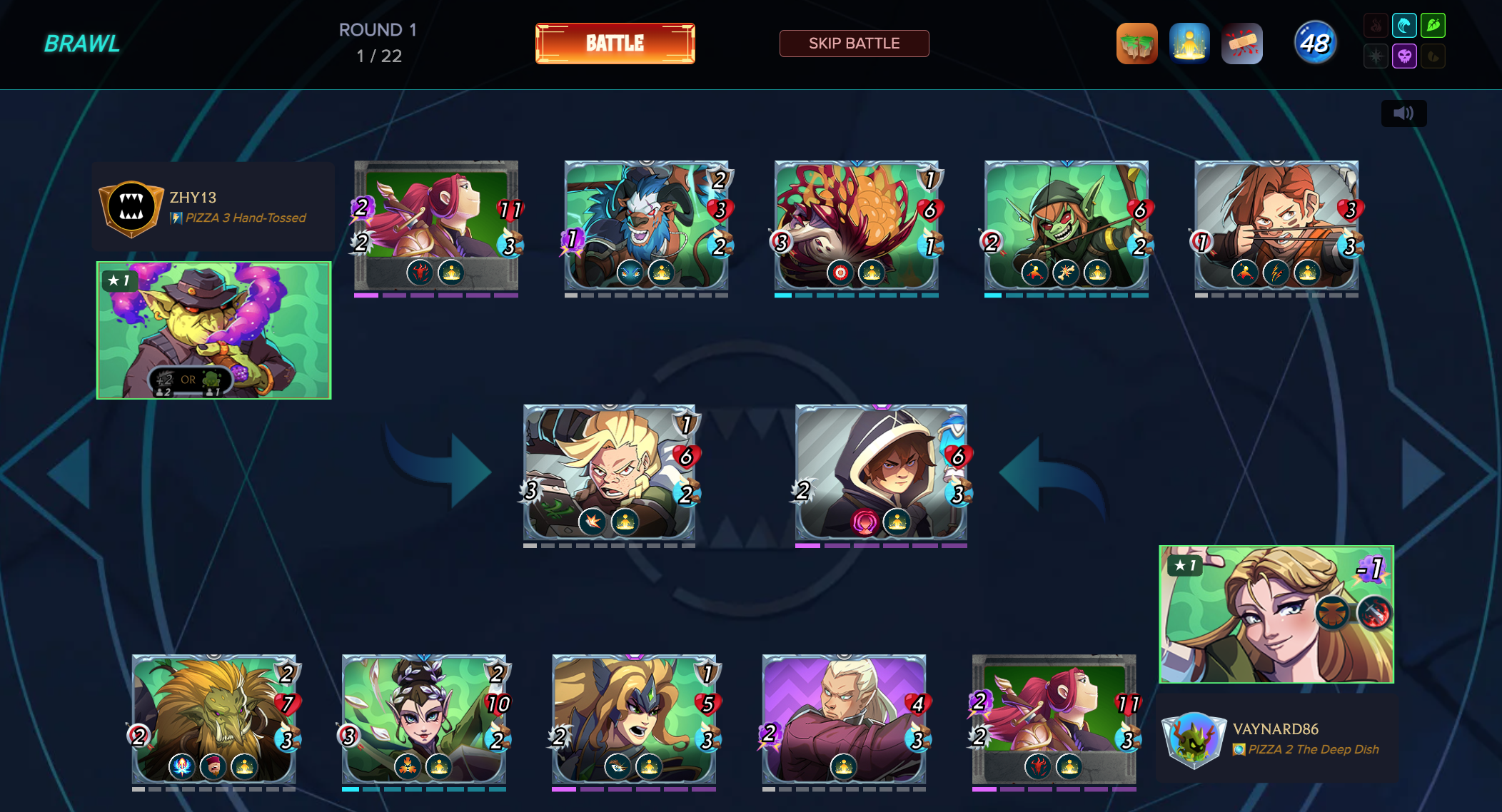Click SKIP BATTLE to jump to results
Viewport: 1502px width, 812px height.
[x=854, y=44]
